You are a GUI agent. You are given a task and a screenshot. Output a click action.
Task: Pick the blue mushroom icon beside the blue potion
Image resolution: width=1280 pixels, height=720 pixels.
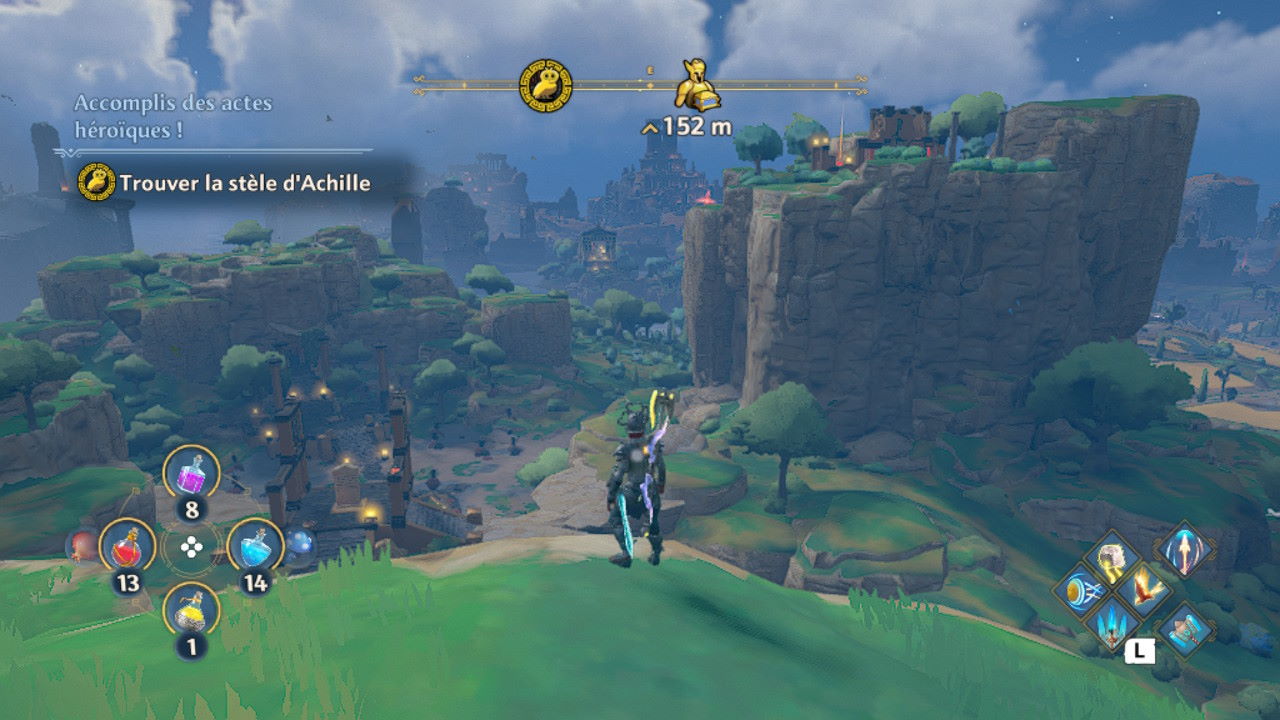point(300,545)
